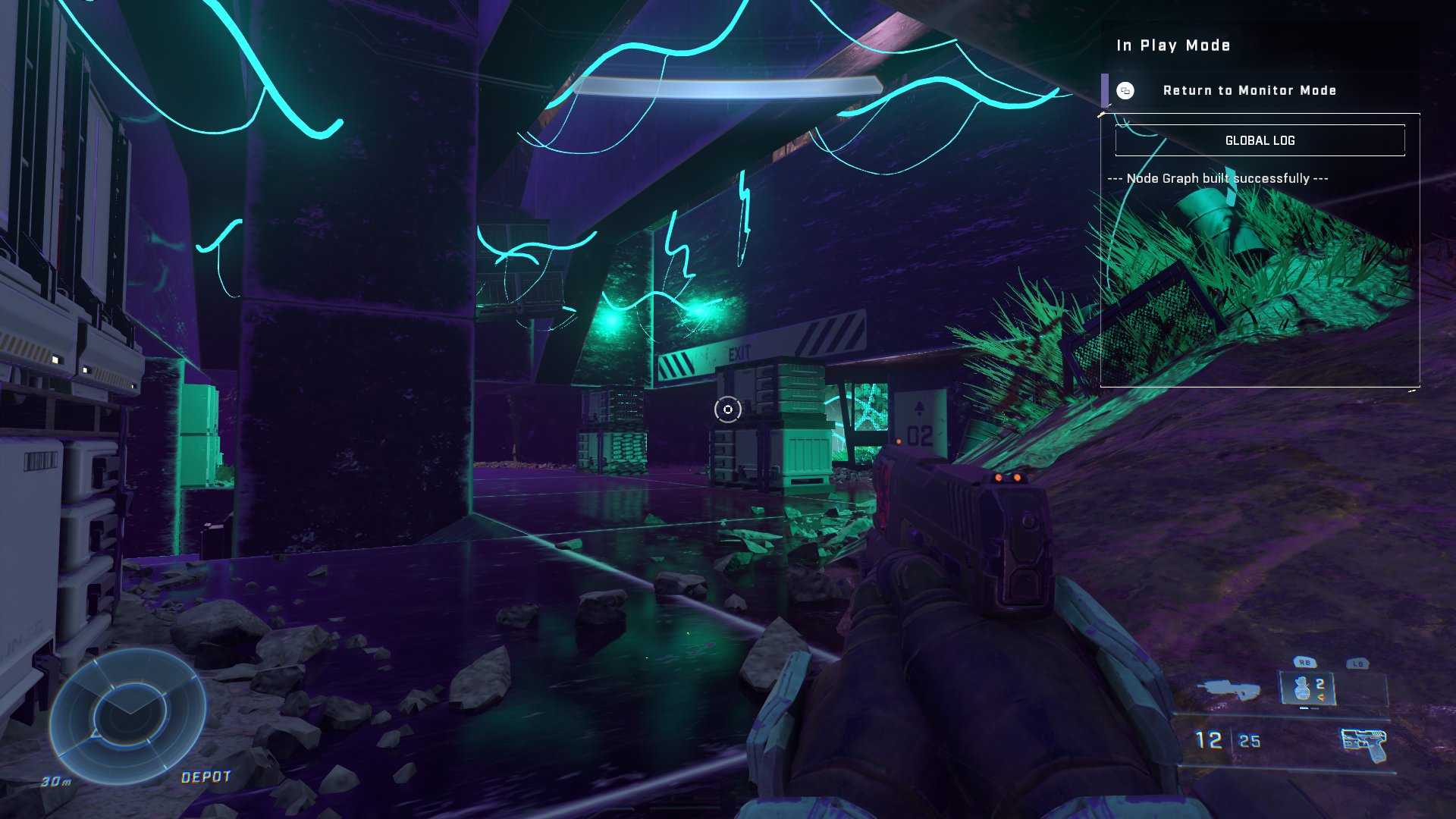This screenshot has width=1456, height=819.
Task: Select Return to Monitor Mode
Action: tap(1249, 91)
